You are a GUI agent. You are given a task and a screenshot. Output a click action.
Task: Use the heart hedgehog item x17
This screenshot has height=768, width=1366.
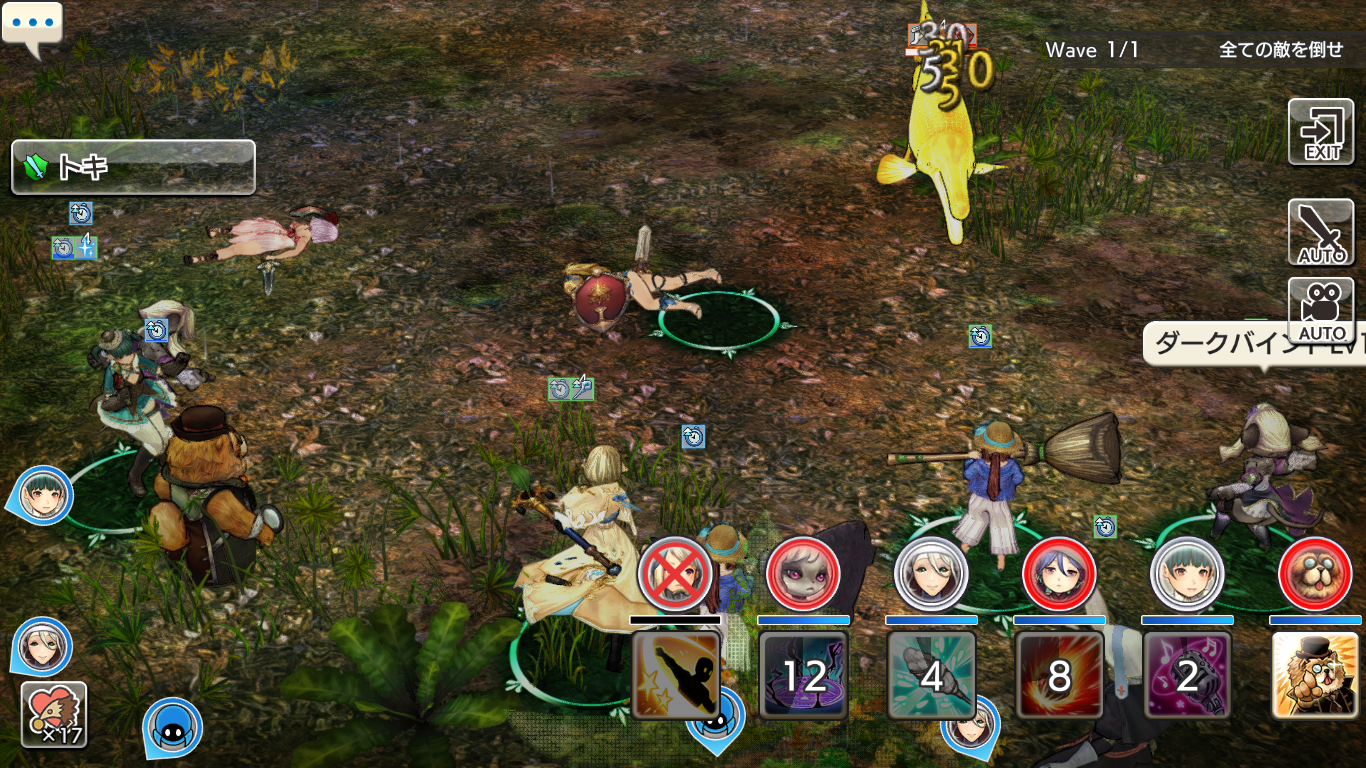pyautogui.click(x=54, y=714)
